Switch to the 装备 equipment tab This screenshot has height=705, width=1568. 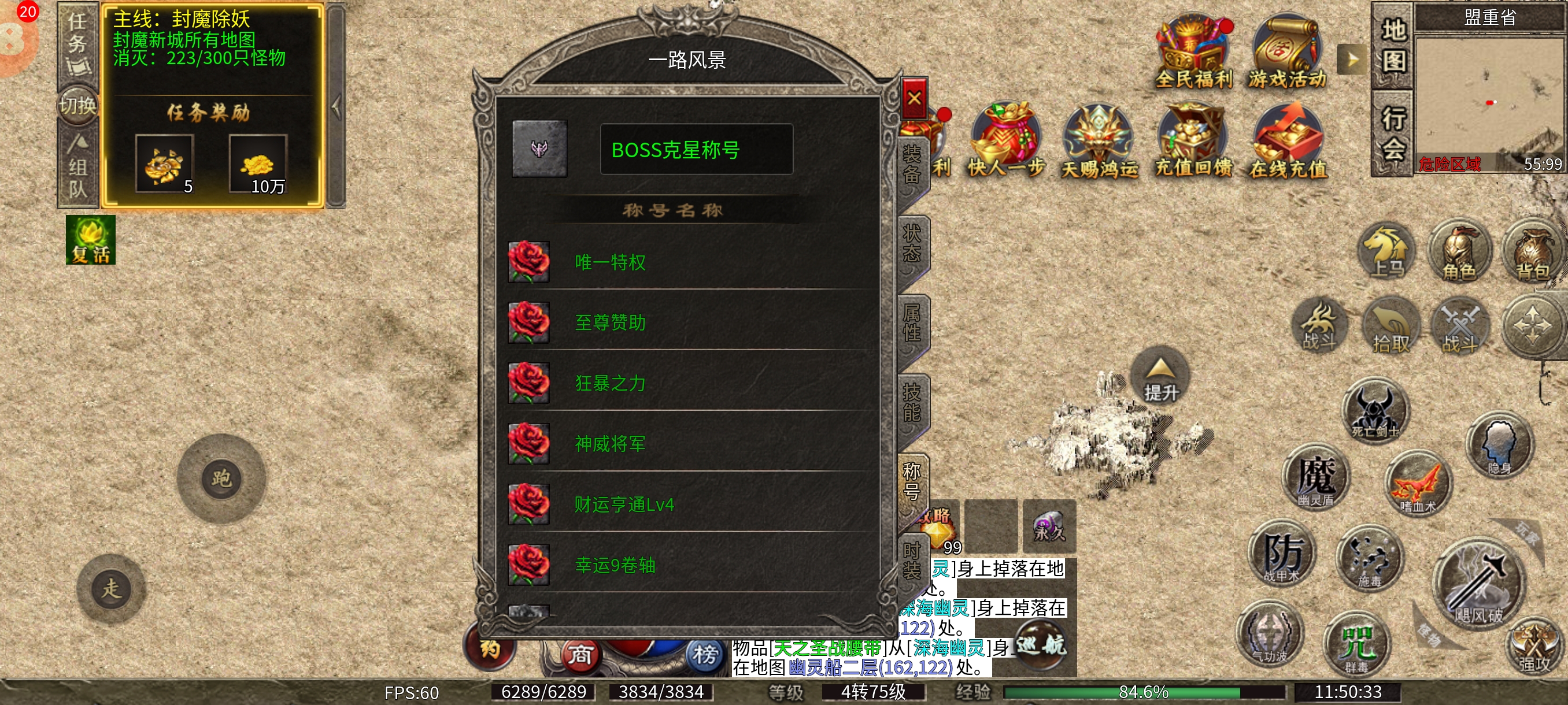[x=911, y=164]
